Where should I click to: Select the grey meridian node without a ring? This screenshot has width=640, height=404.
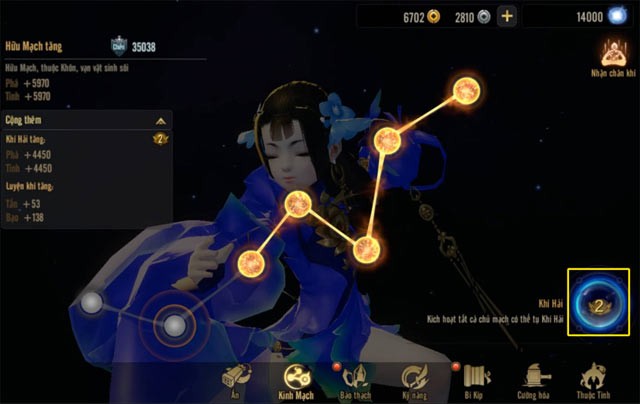pos(92,302)
